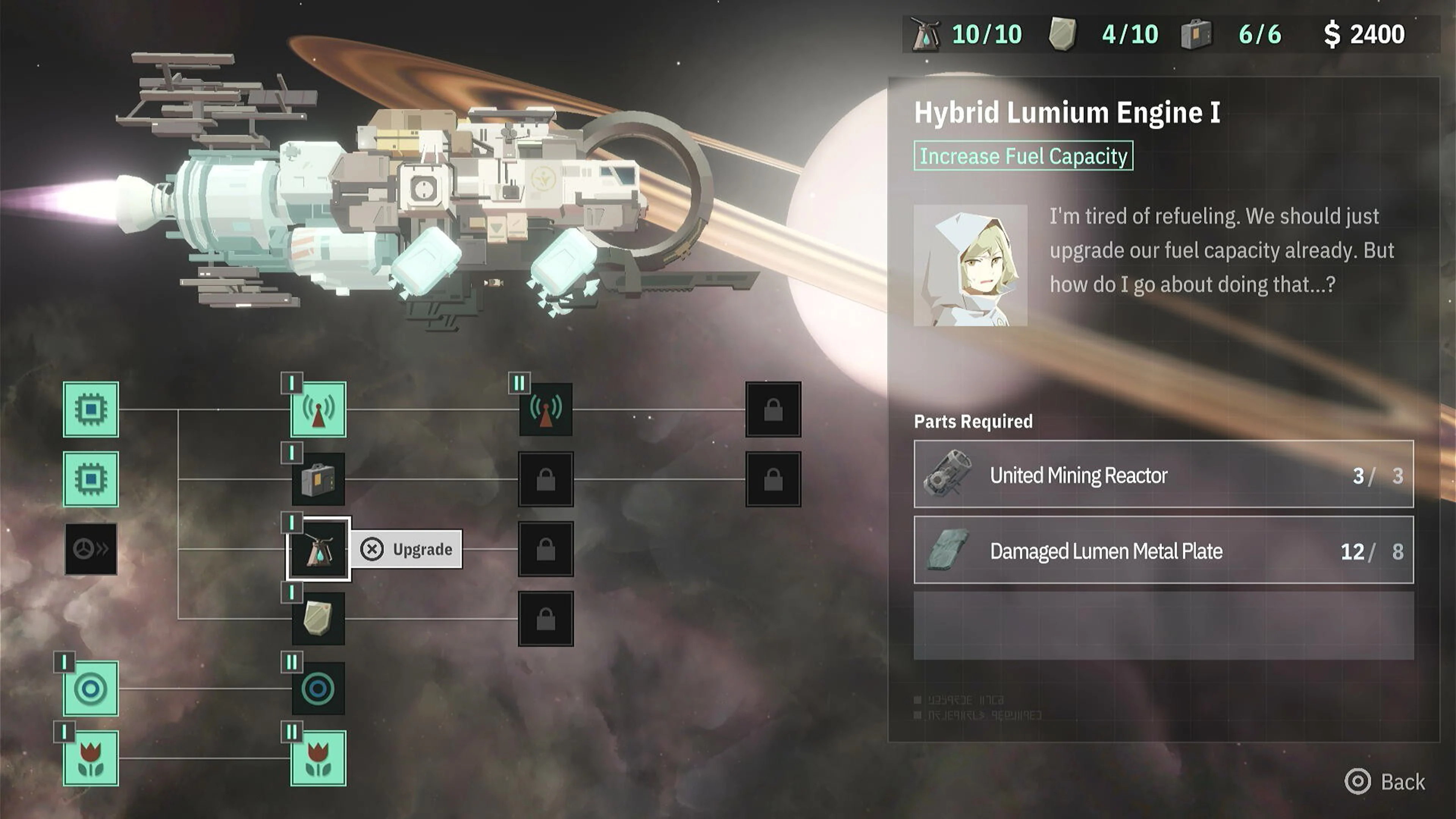Toggle the second chip upgrade node

tap(91, 479)
